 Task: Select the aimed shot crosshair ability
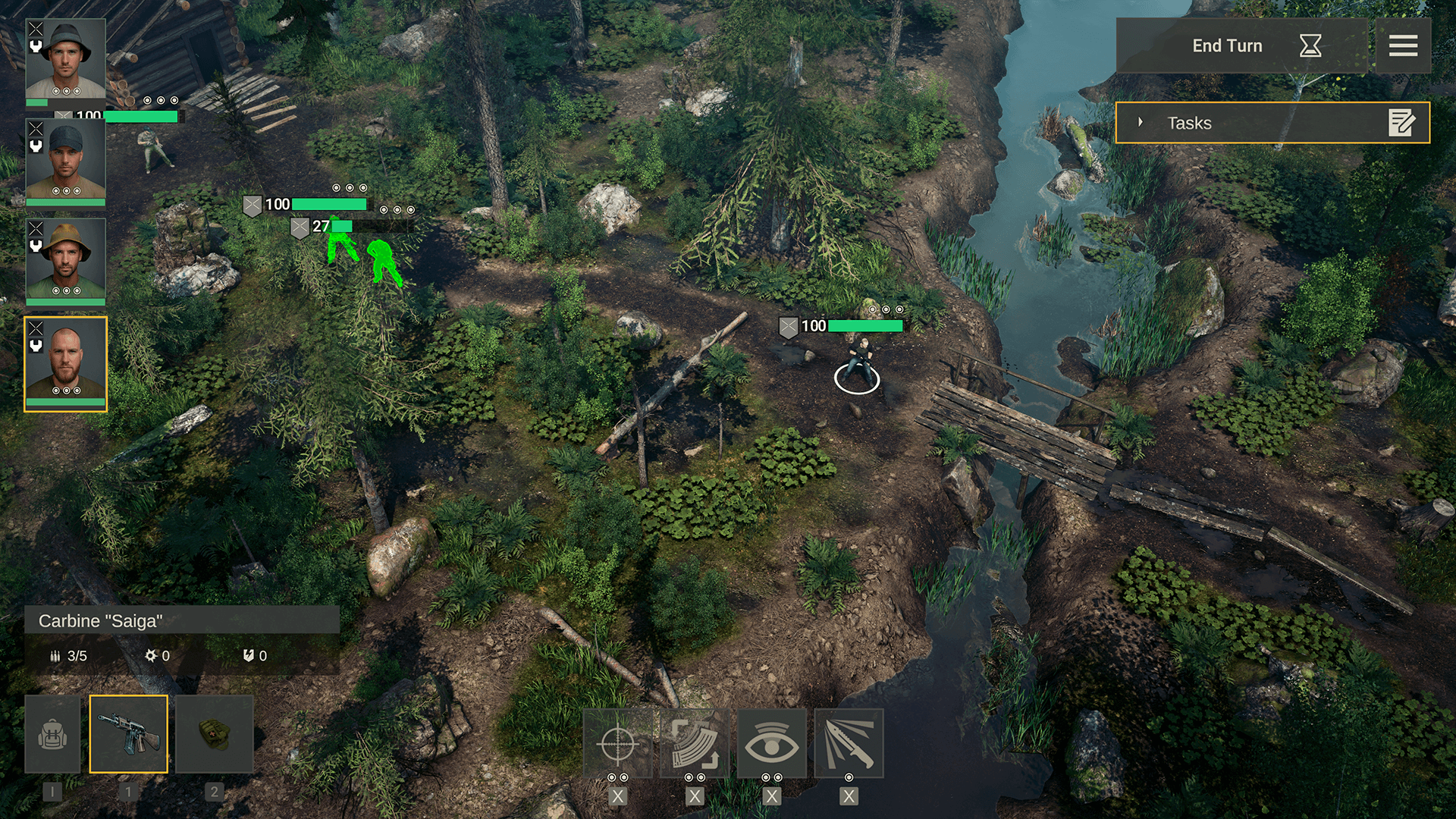pyautogui.click(x=618, y=744)
